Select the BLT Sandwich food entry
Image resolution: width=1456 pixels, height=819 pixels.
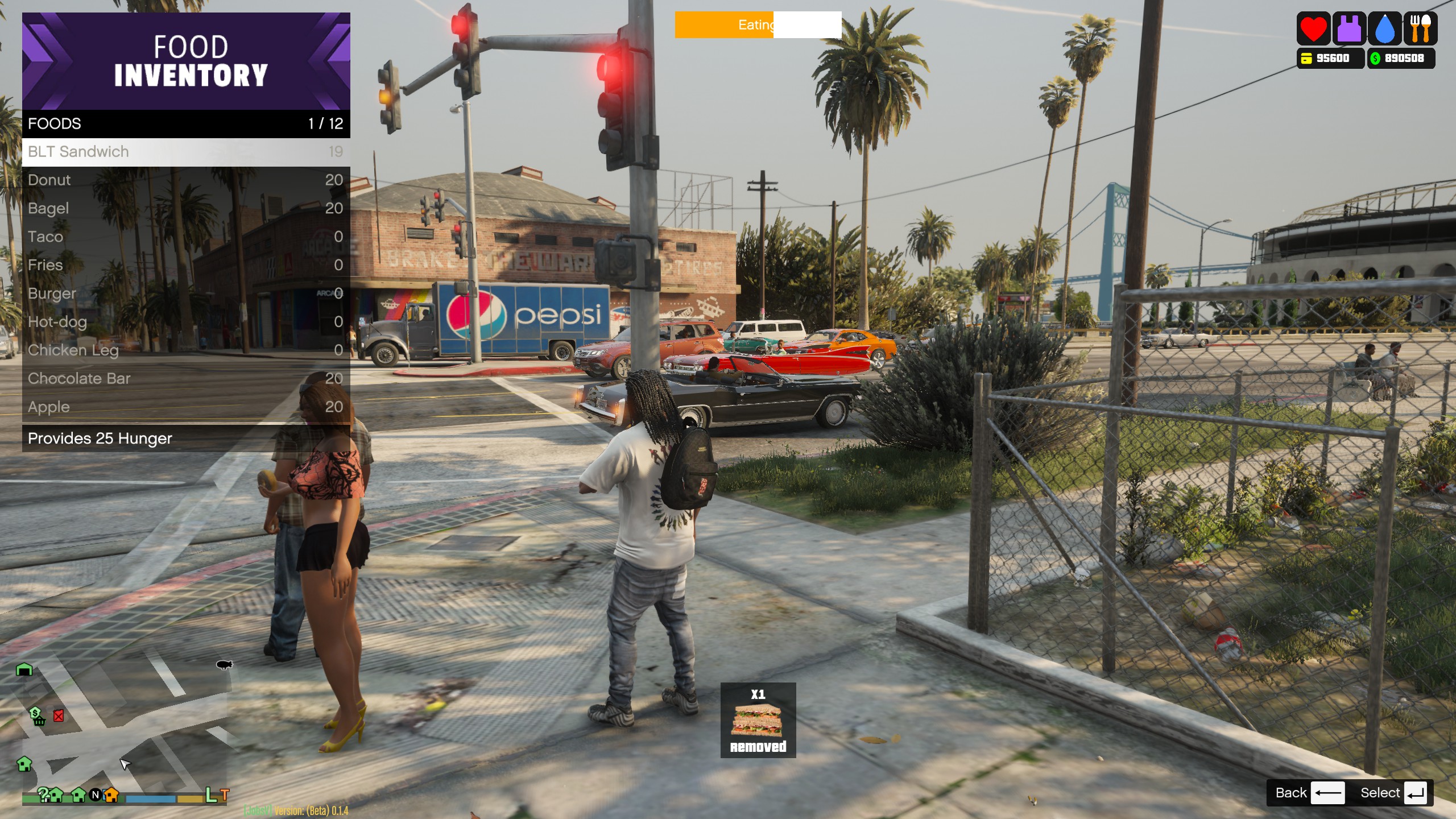click(185, 152)
